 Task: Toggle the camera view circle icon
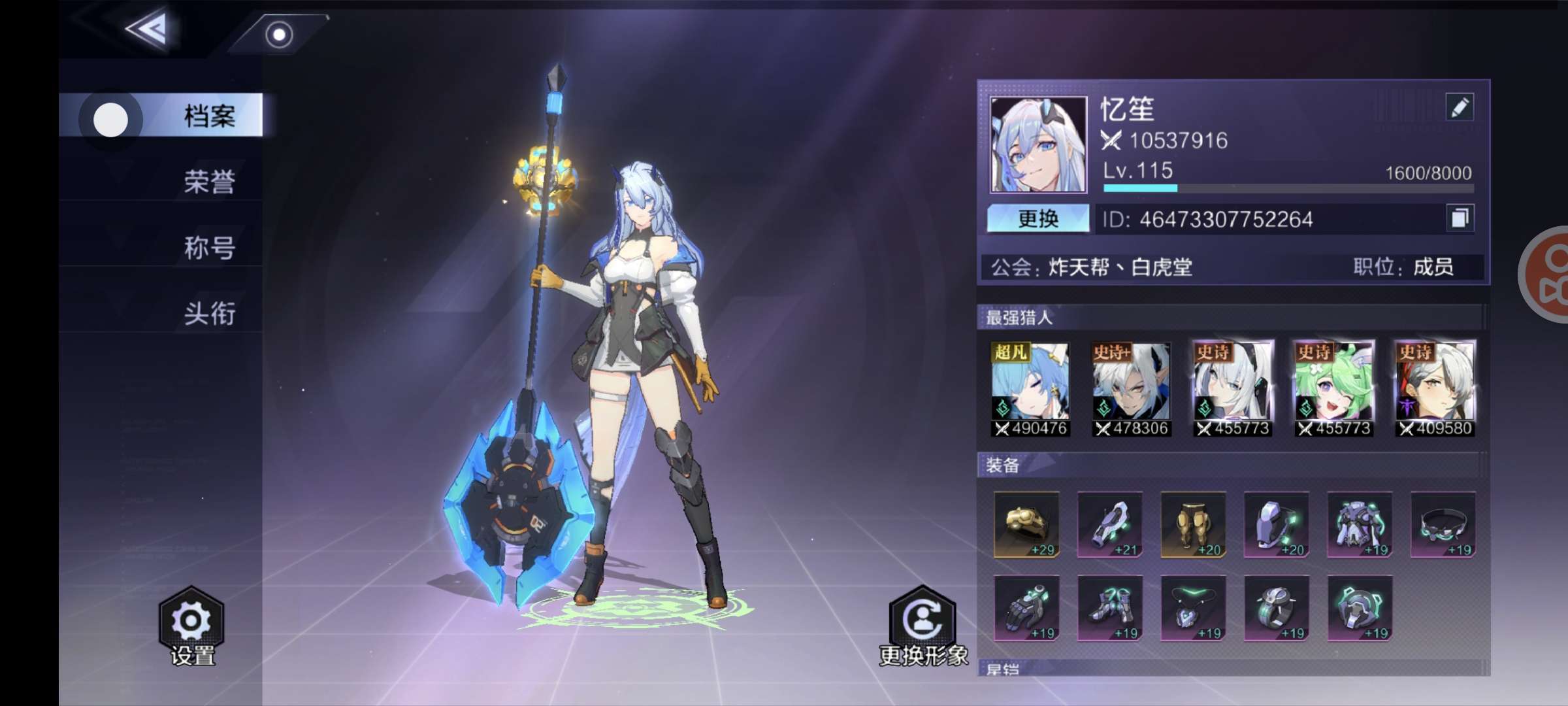(279, 34)
